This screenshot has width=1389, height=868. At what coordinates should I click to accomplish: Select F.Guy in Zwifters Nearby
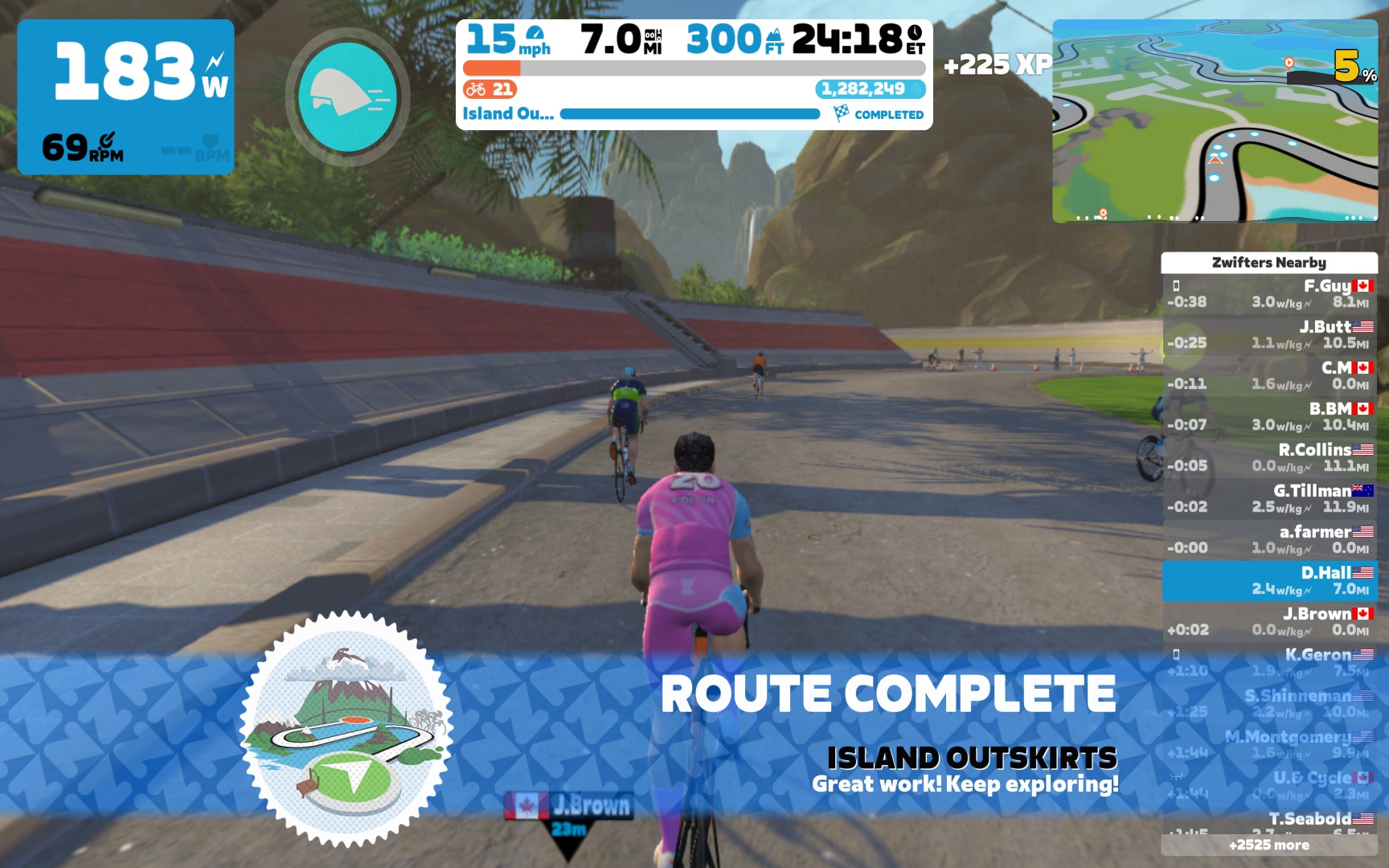pos(1268,294)
